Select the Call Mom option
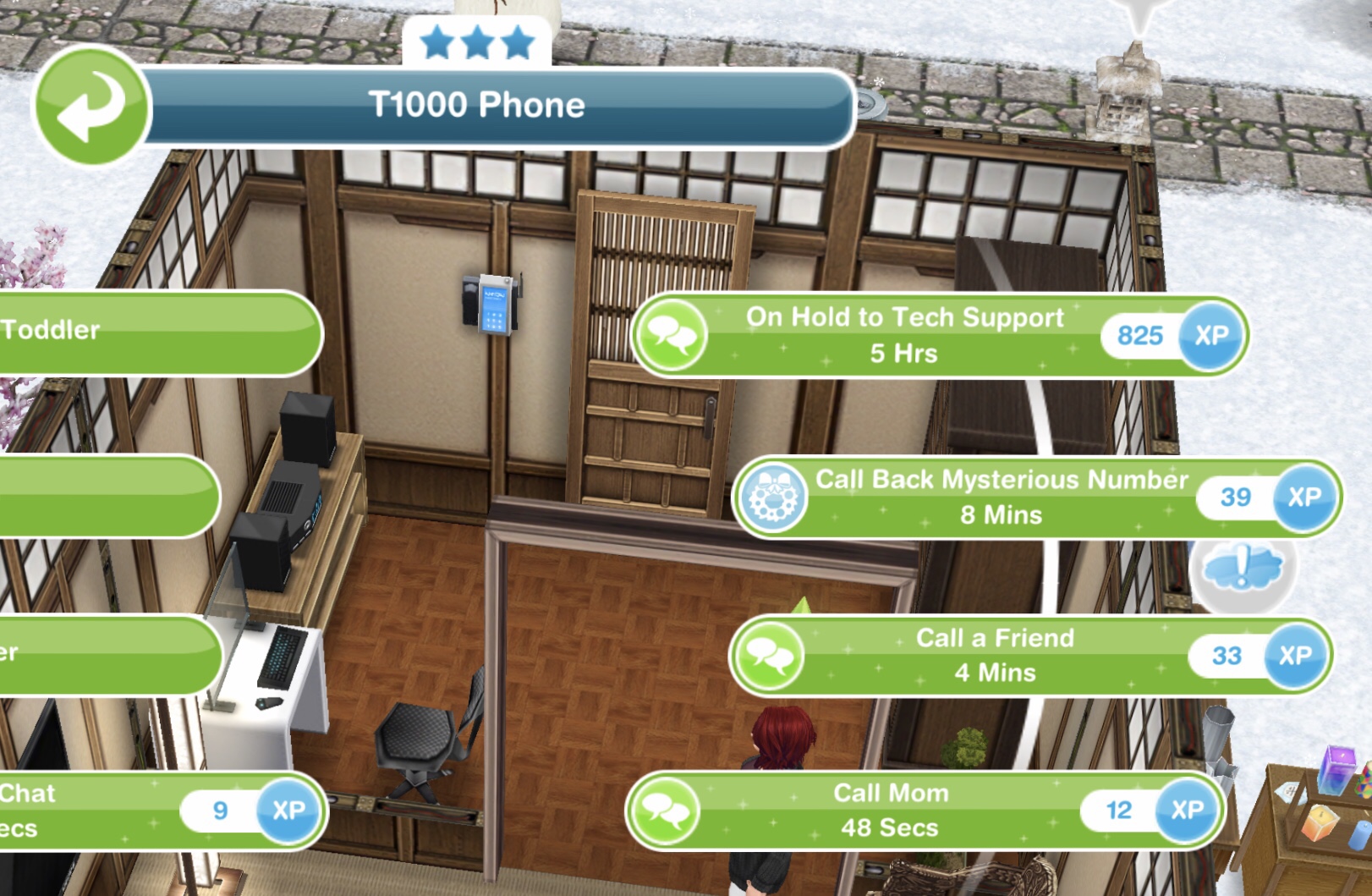Screen dimensions: 1372x896 click(x=890, y=811)
